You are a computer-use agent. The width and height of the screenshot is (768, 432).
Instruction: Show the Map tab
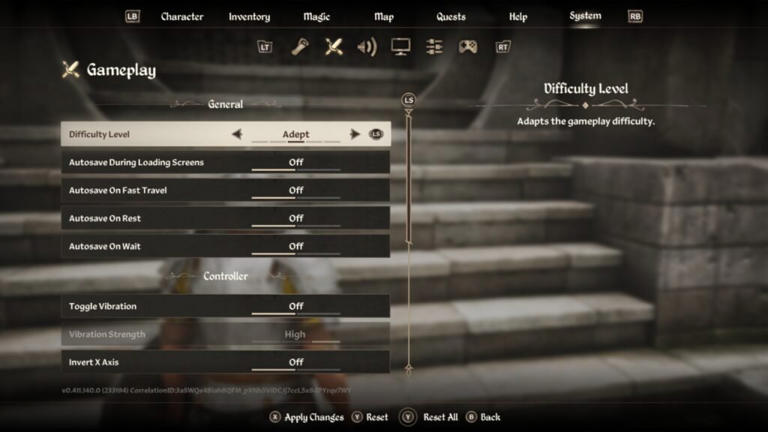384,17
